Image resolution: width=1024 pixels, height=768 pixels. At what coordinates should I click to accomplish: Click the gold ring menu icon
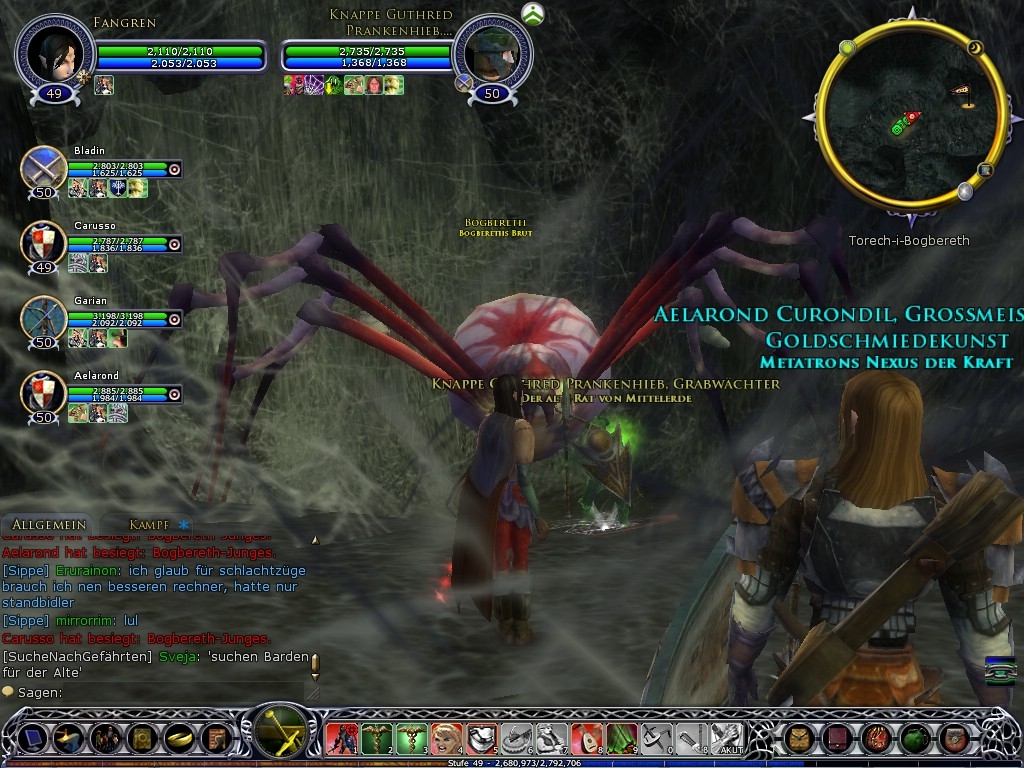click(x=177, y=738)
